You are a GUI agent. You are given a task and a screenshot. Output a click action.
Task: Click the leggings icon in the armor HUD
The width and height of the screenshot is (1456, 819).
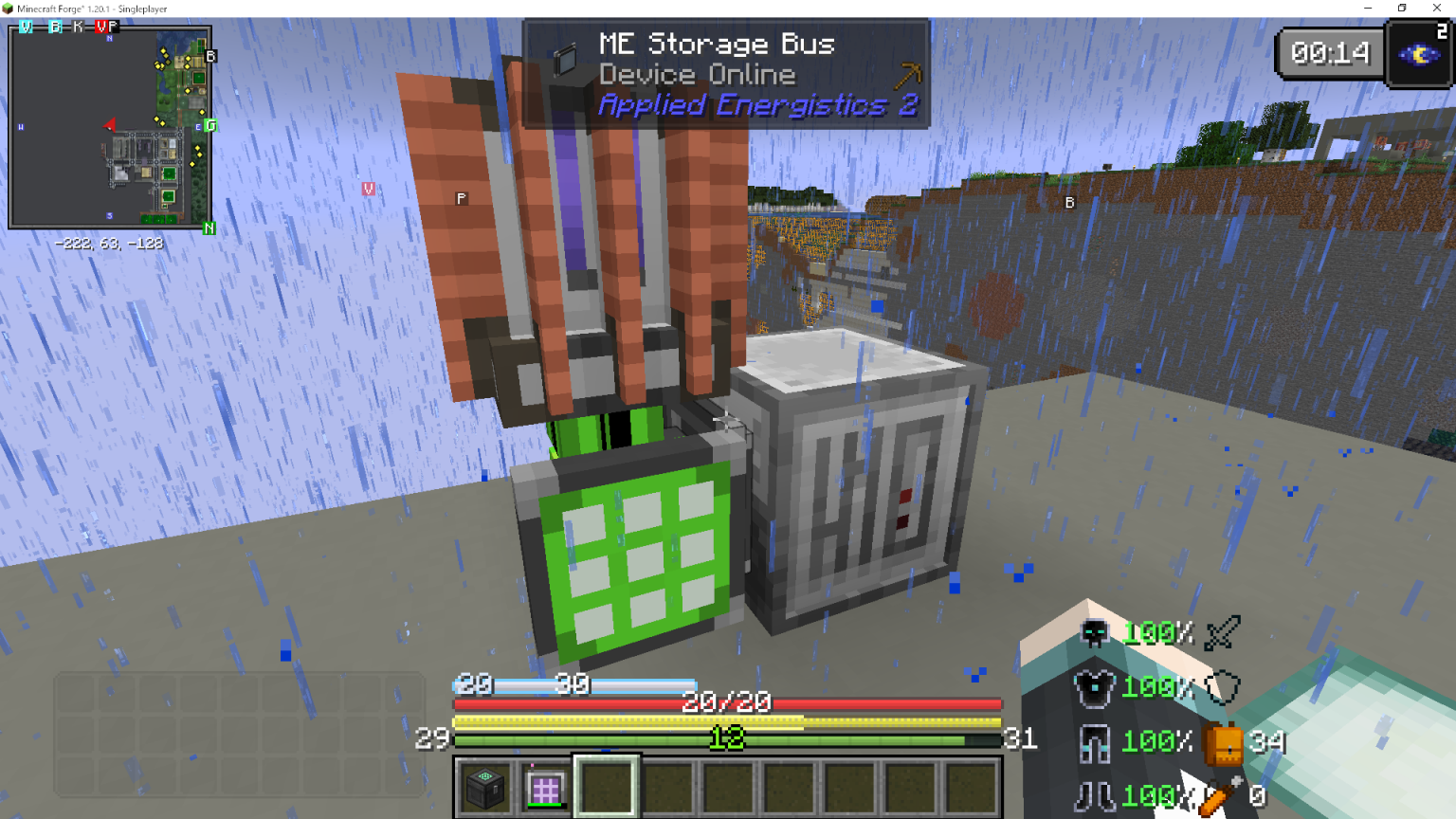pyautogui.click(x=1094, y=741)
